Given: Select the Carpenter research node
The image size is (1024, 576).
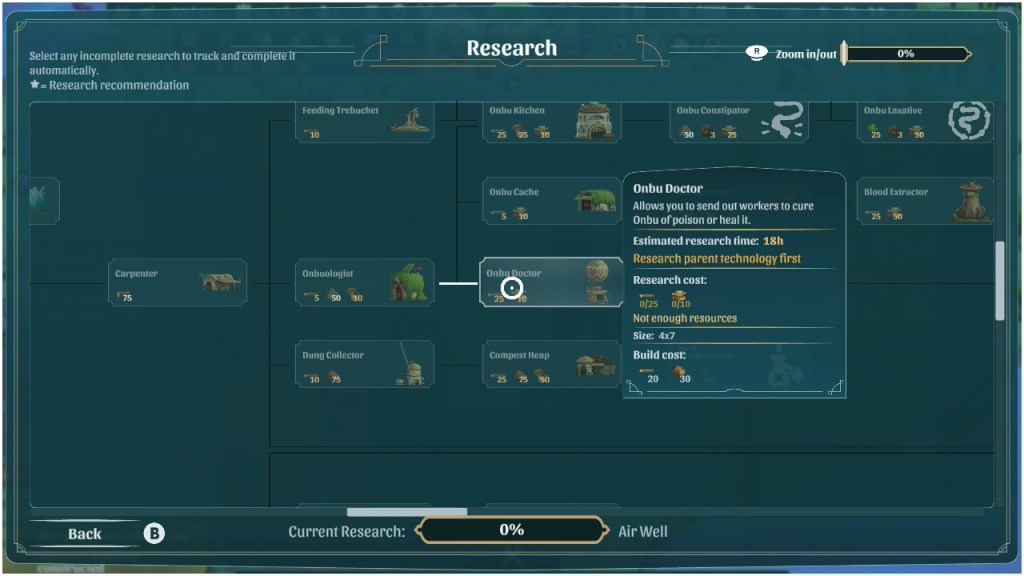Looking at the screenshot, I should click(x=177, y=283).
